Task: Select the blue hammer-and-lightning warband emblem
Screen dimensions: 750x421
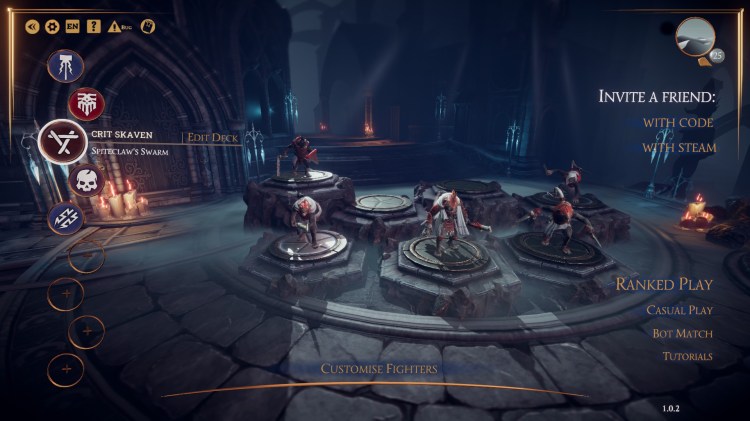Action: pyautogui.click(x=66, y=67)
